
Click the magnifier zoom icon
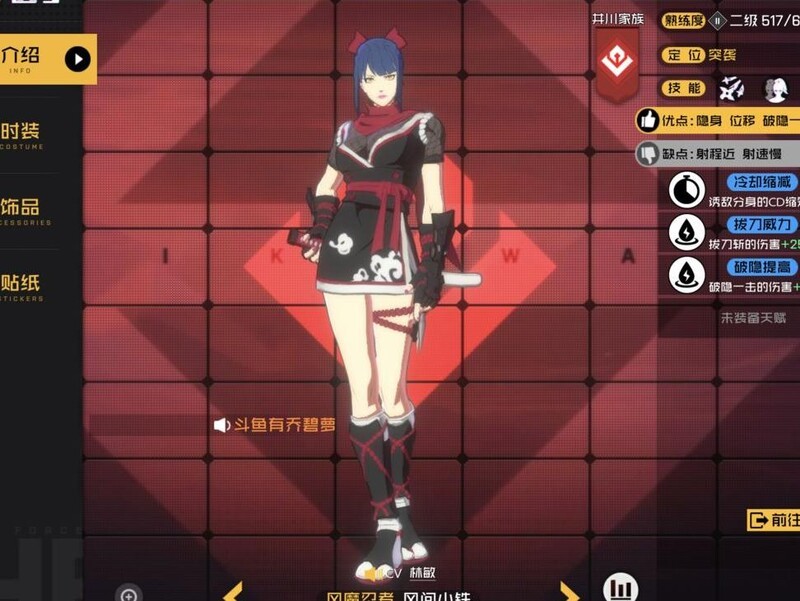point(128,595)
